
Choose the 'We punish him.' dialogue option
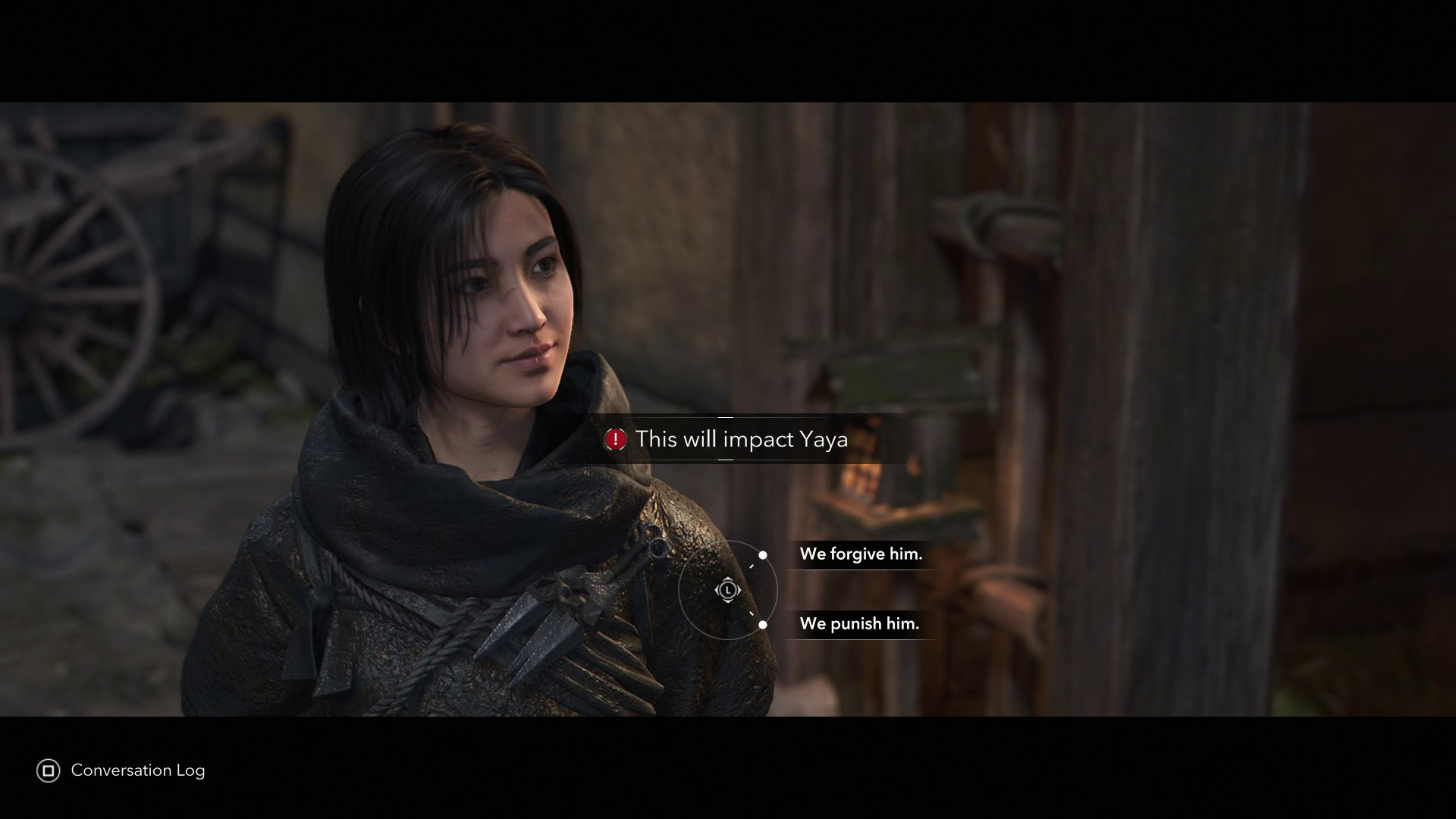(861, 625)
